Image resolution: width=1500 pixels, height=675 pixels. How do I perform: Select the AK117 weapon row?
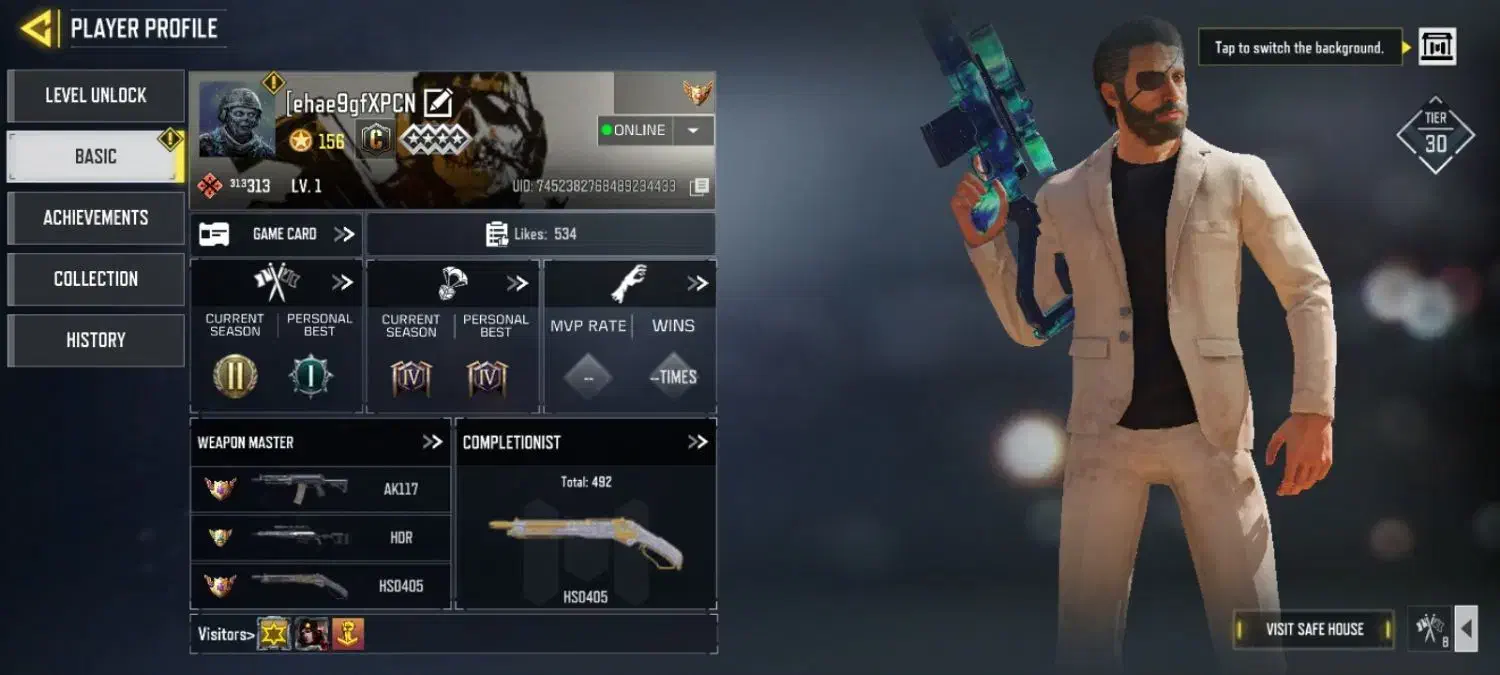coord(320,489)
